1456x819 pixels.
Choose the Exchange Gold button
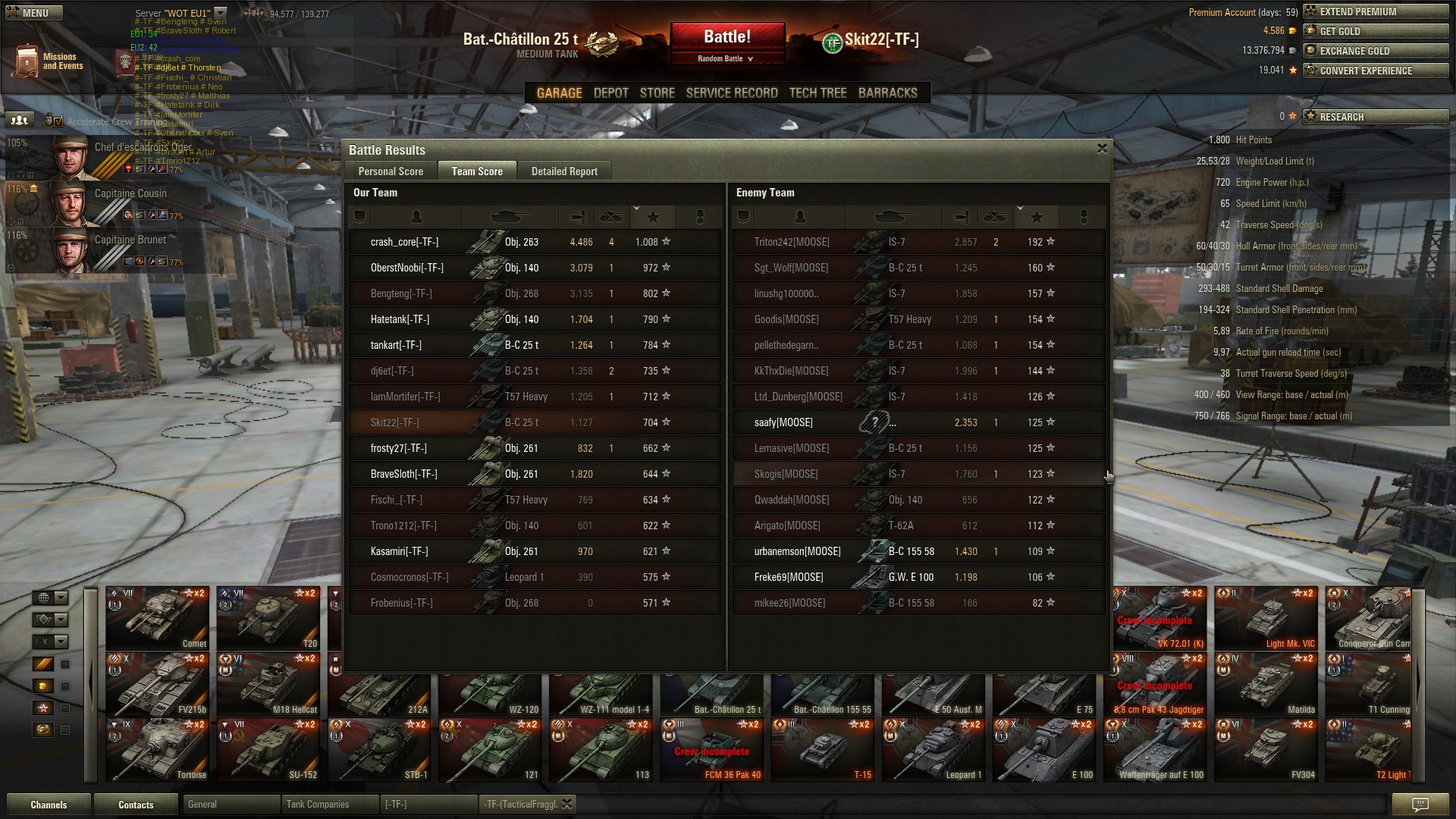tap(1375, 51)
